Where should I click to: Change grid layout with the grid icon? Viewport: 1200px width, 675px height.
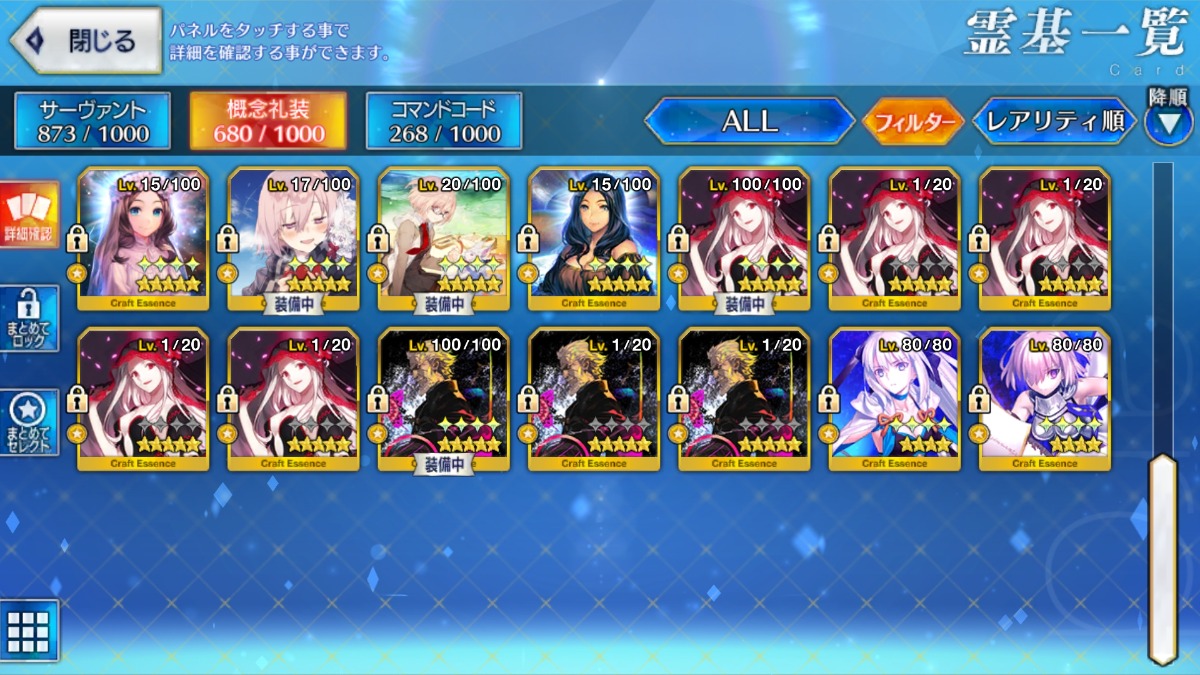pyautogui.click(x=29, y=631)
